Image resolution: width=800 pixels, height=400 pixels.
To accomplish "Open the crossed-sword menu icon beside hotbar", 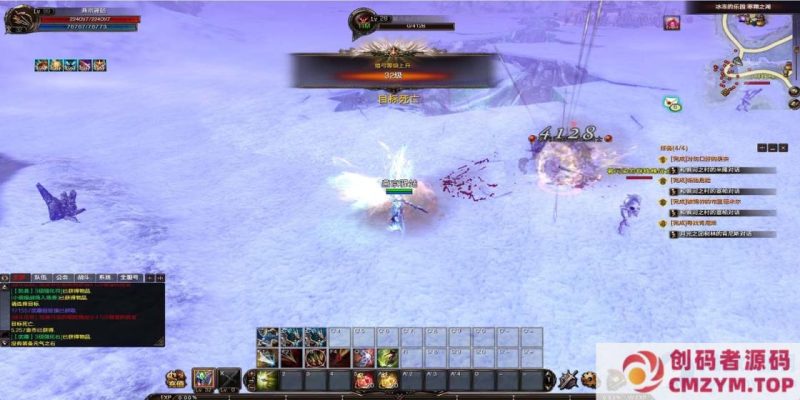I will [x=568, y=378].
